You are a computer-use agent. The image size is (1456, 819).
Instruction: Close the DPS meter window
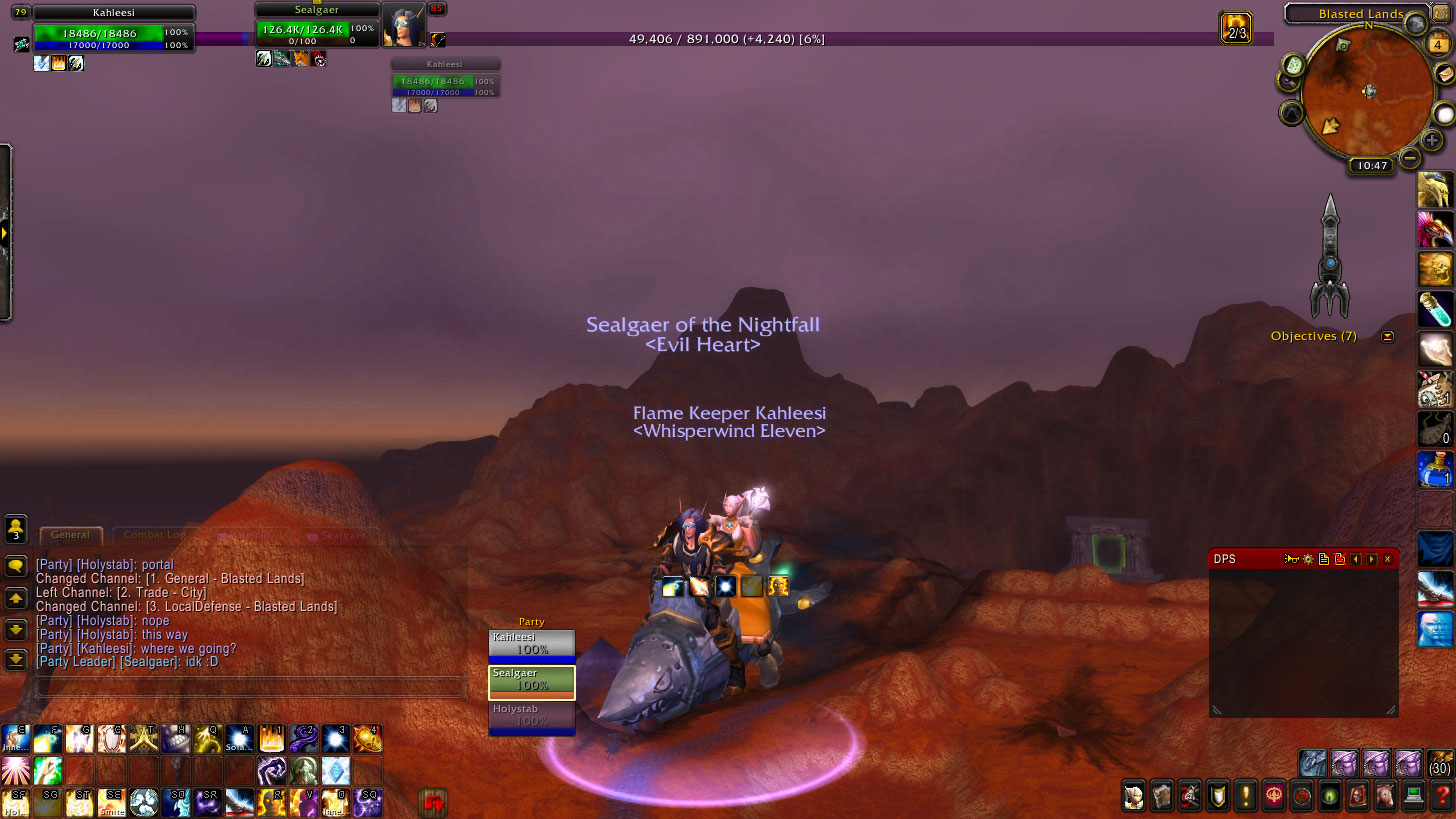[x=1387, y=559]
